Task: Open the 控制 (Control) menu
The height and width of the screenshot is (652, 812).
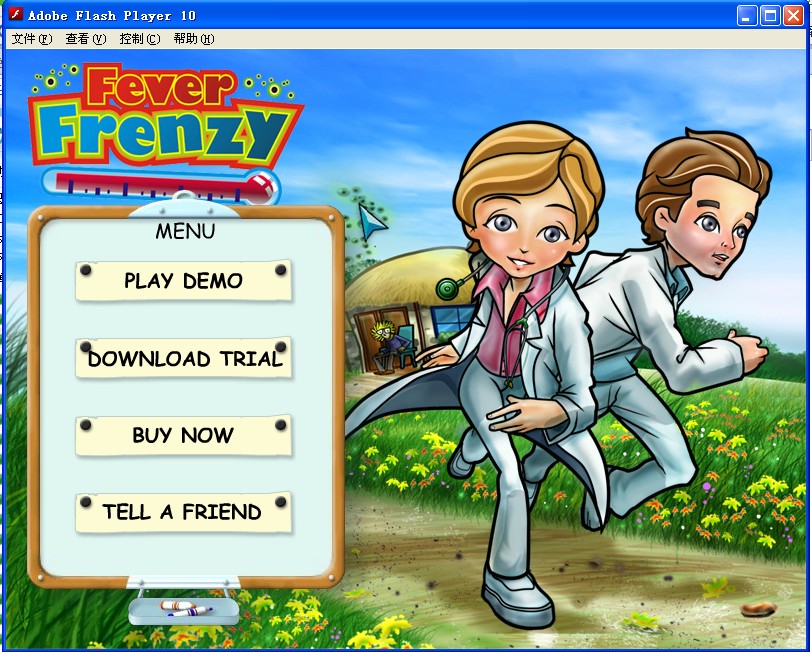Action: click(139, 39)
